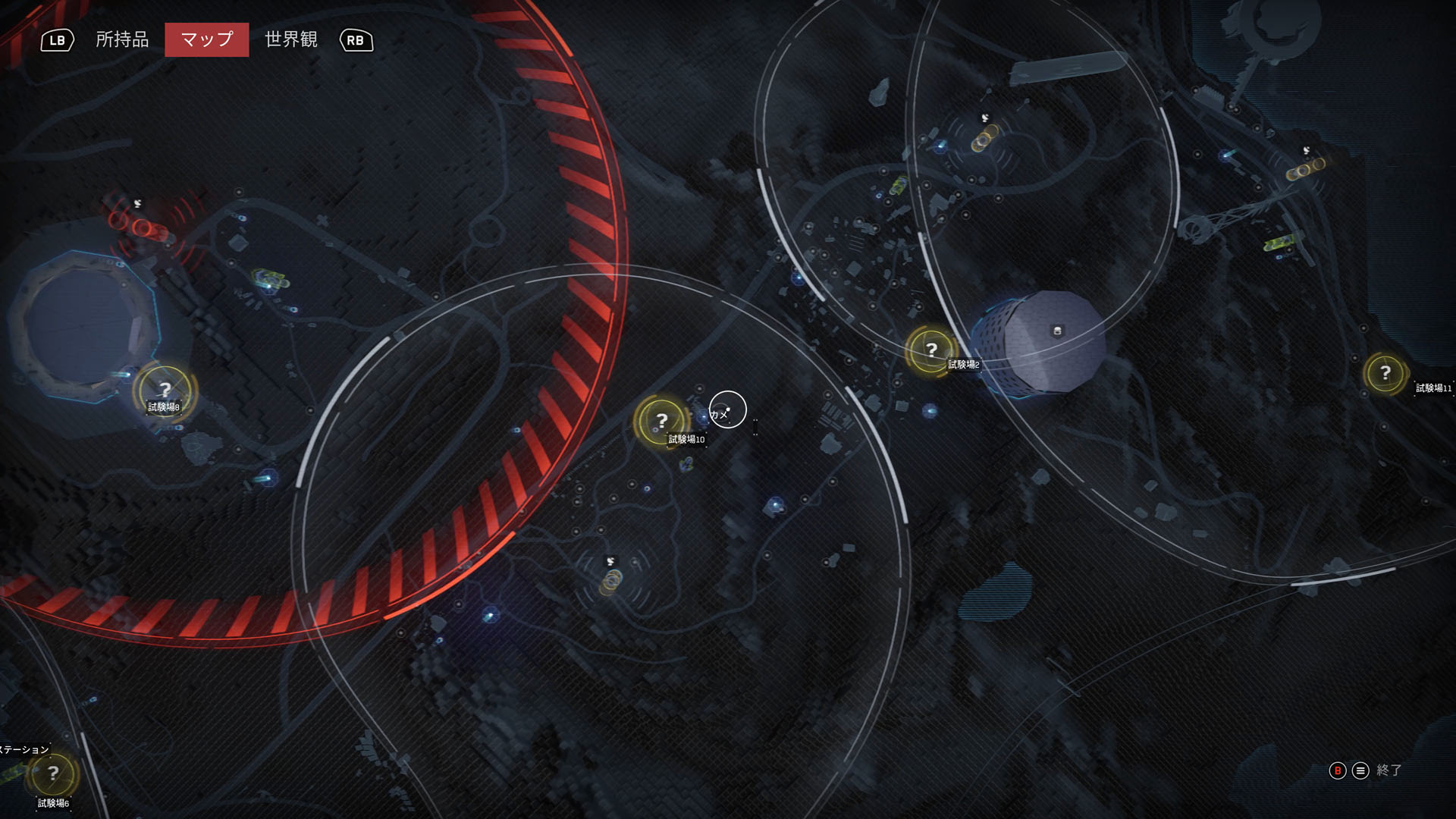This screenshot has width=1456, height=819.
Task: Select the small icon on the dome building
Action: pos(1057,331)
